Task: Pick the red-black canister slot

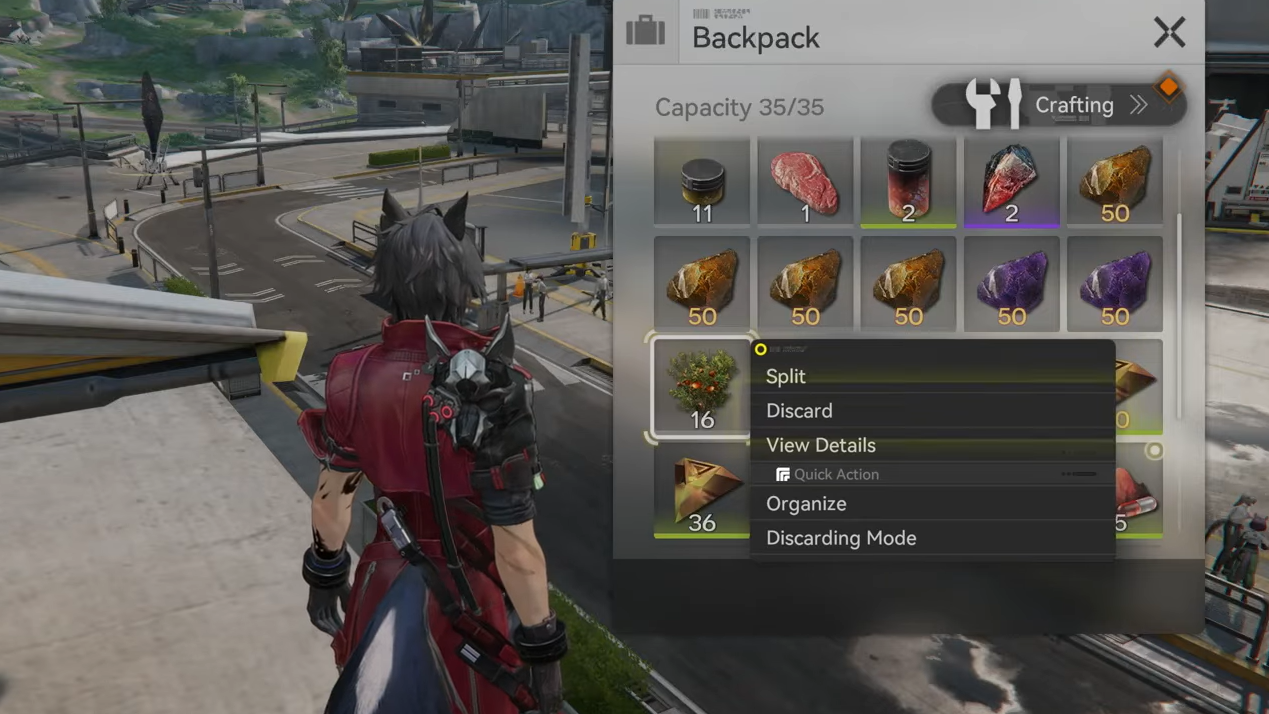Action: coord(908,182)
